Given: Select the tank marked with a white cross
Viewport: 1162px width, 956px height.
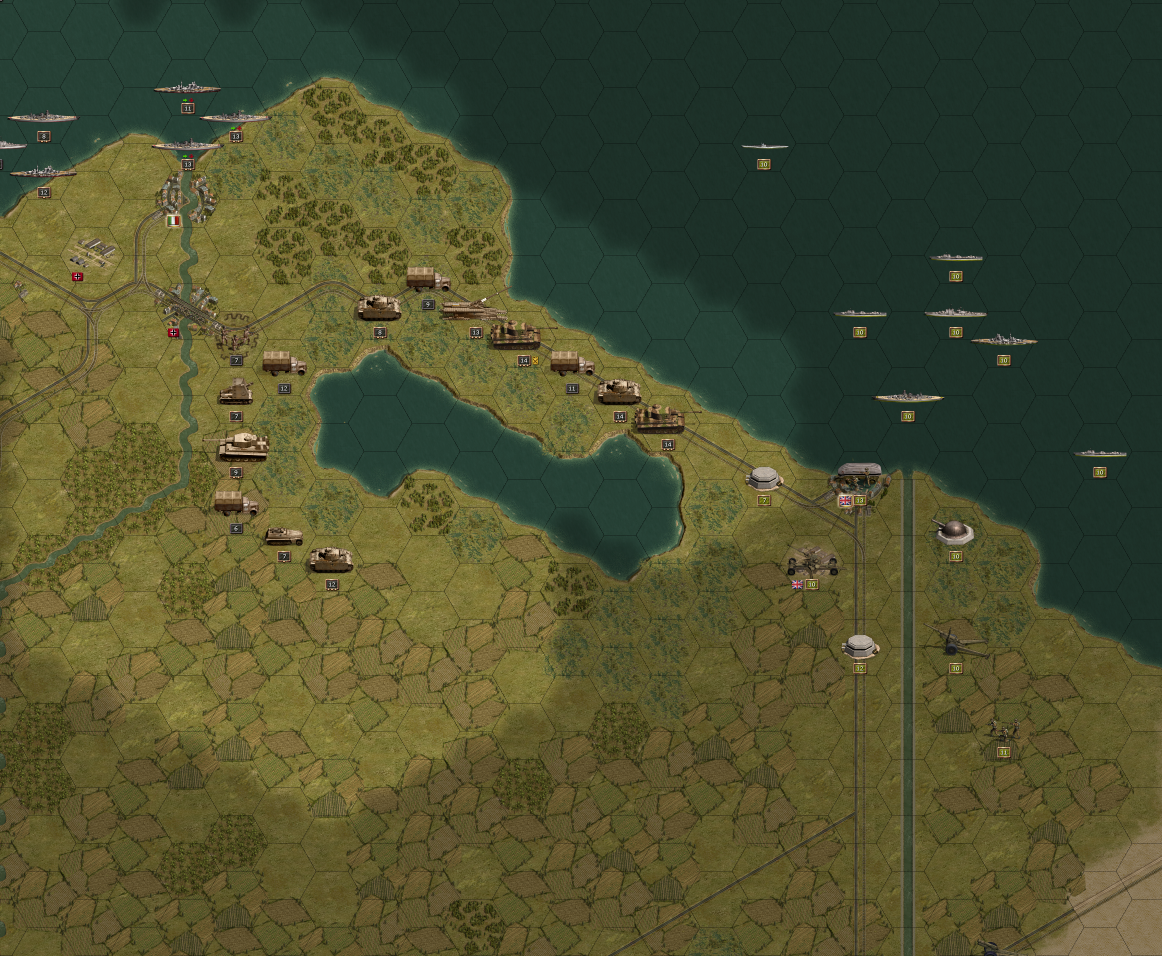Looking at the screenshot, I should click(x=243, y=445).
